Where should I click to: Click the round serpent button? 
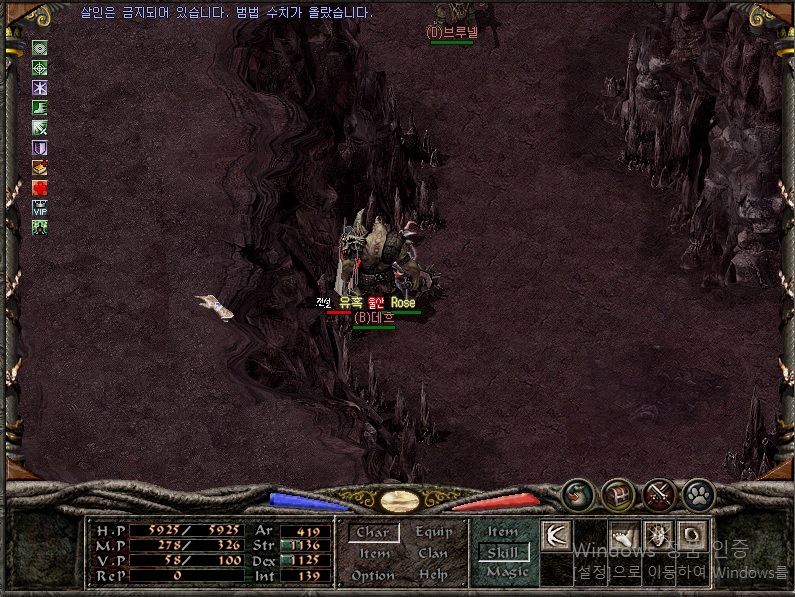click(577, 493)
